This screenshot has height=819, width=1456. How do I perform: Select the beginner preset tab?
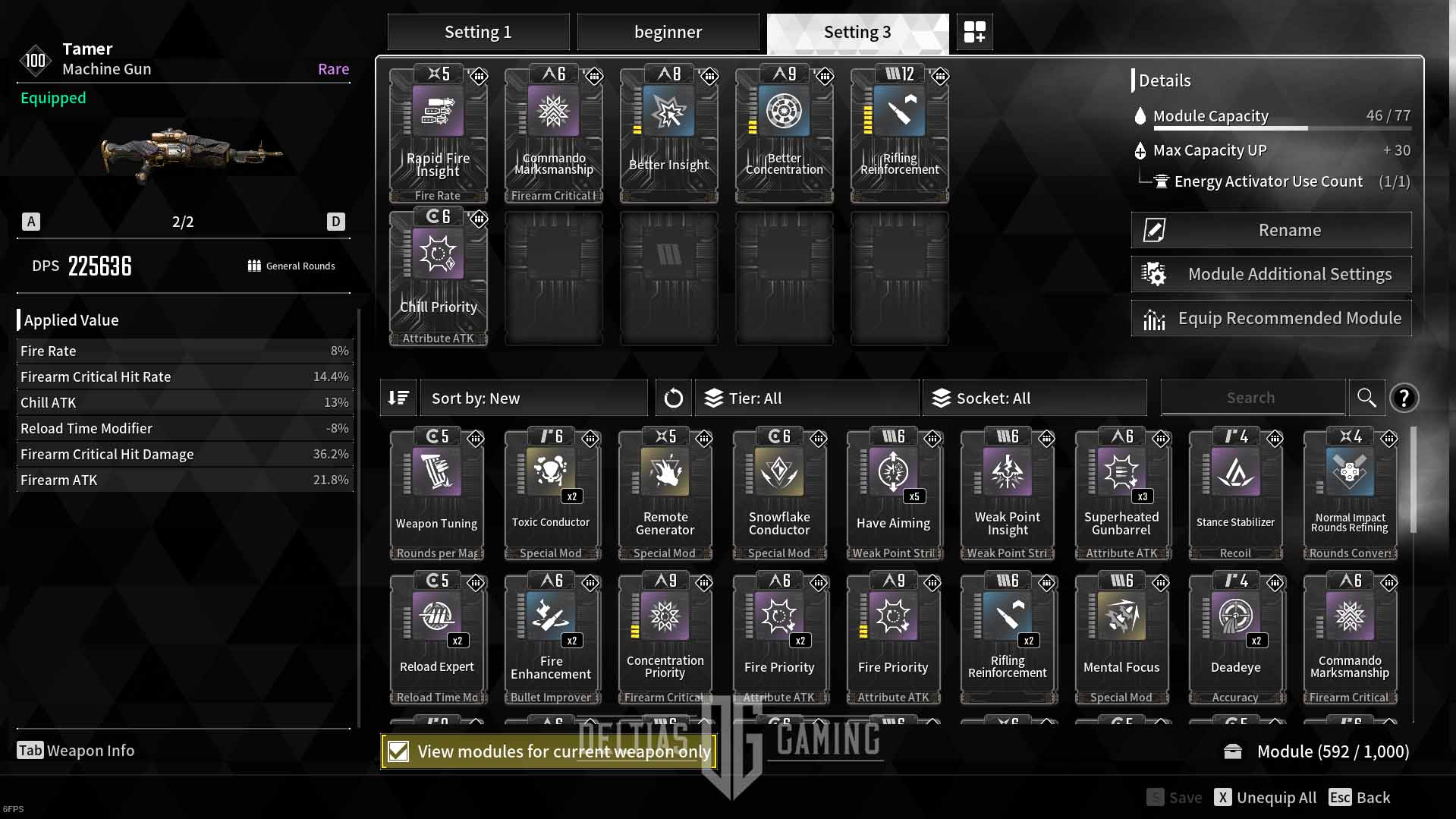[668, 33]
